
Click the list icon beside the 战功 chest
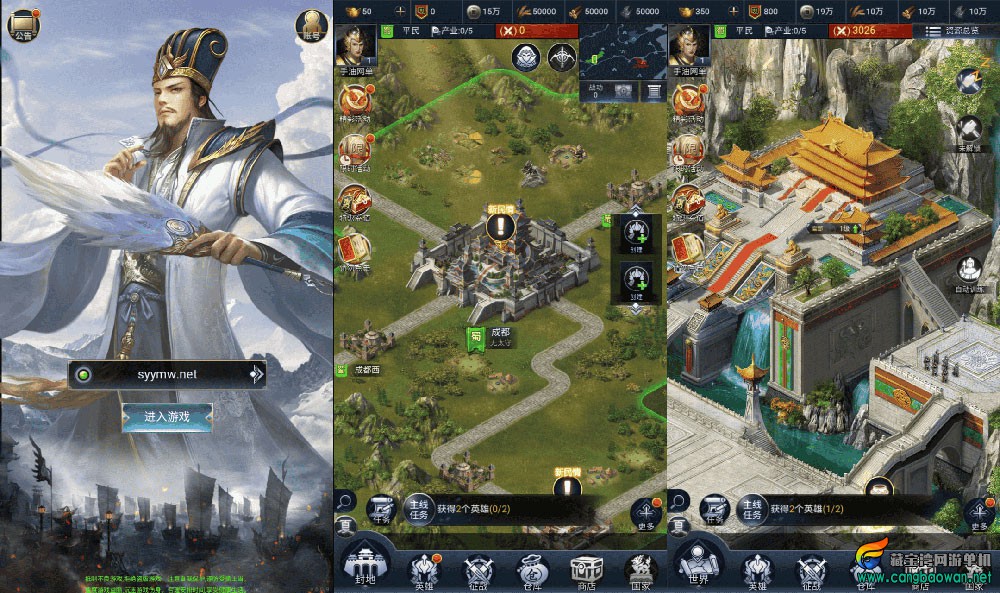[x=652, y=91]
